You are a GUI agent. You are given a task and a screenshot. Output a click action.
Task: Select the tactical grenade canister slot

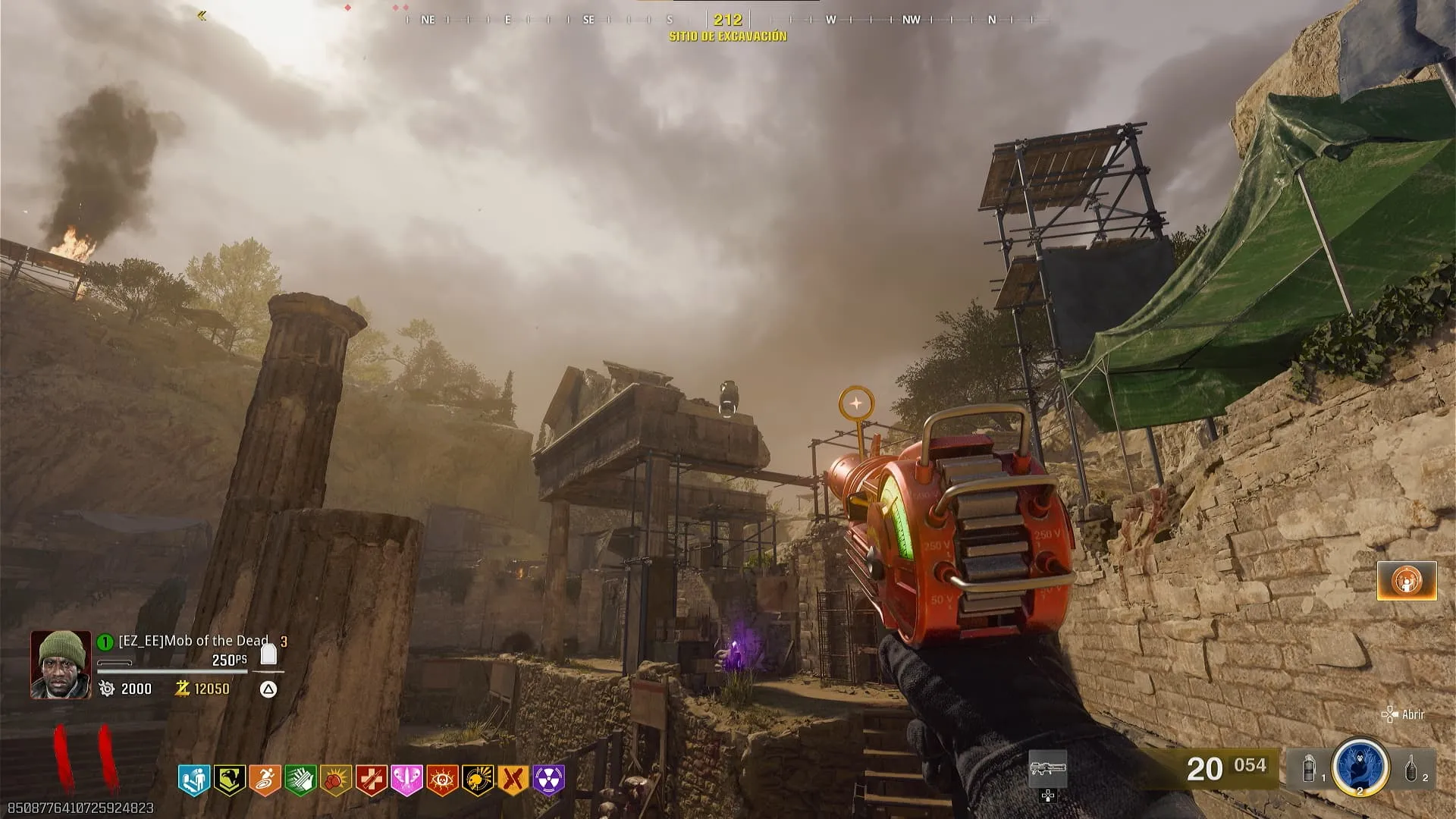coord(1310,769)
